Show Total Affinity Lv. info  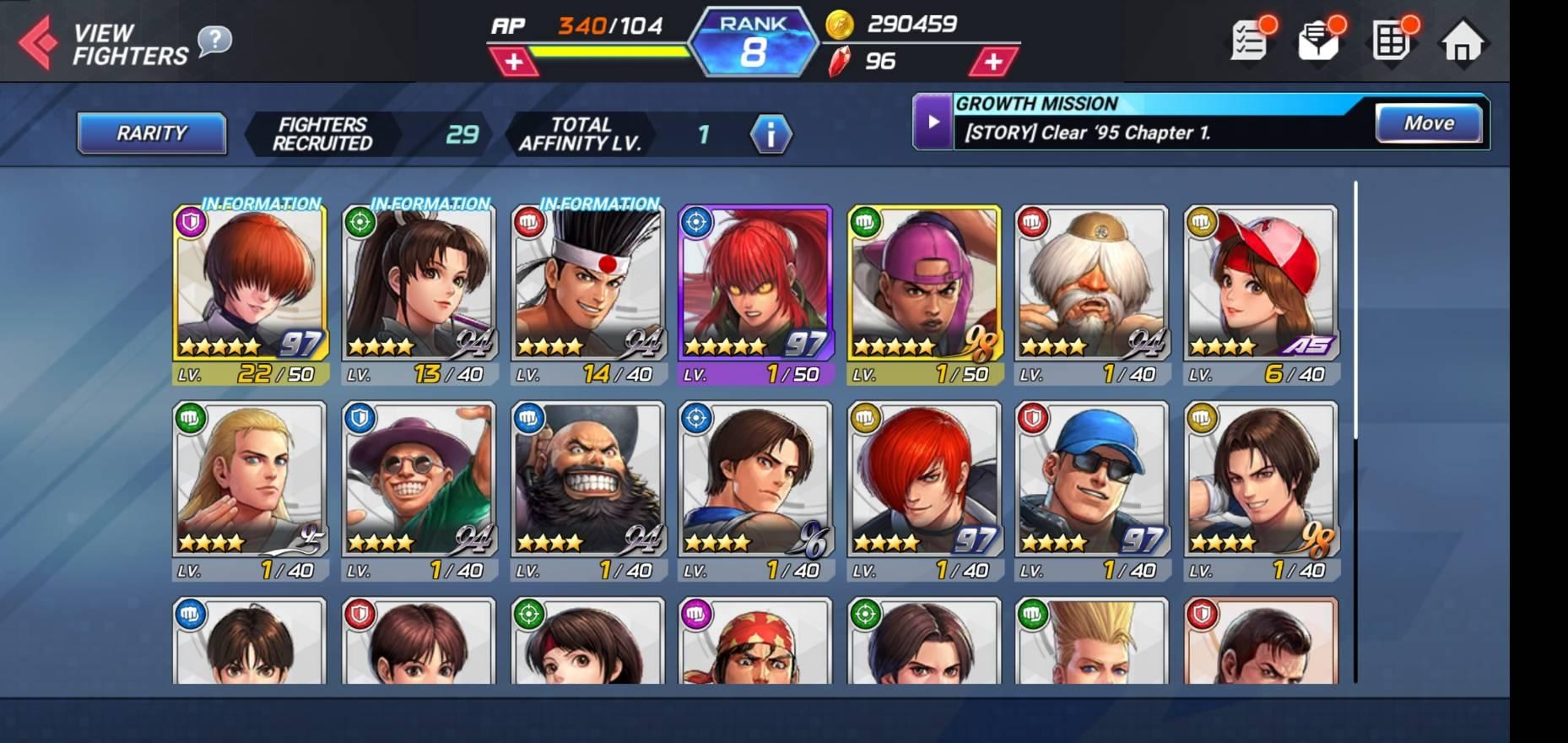point(770,134)
